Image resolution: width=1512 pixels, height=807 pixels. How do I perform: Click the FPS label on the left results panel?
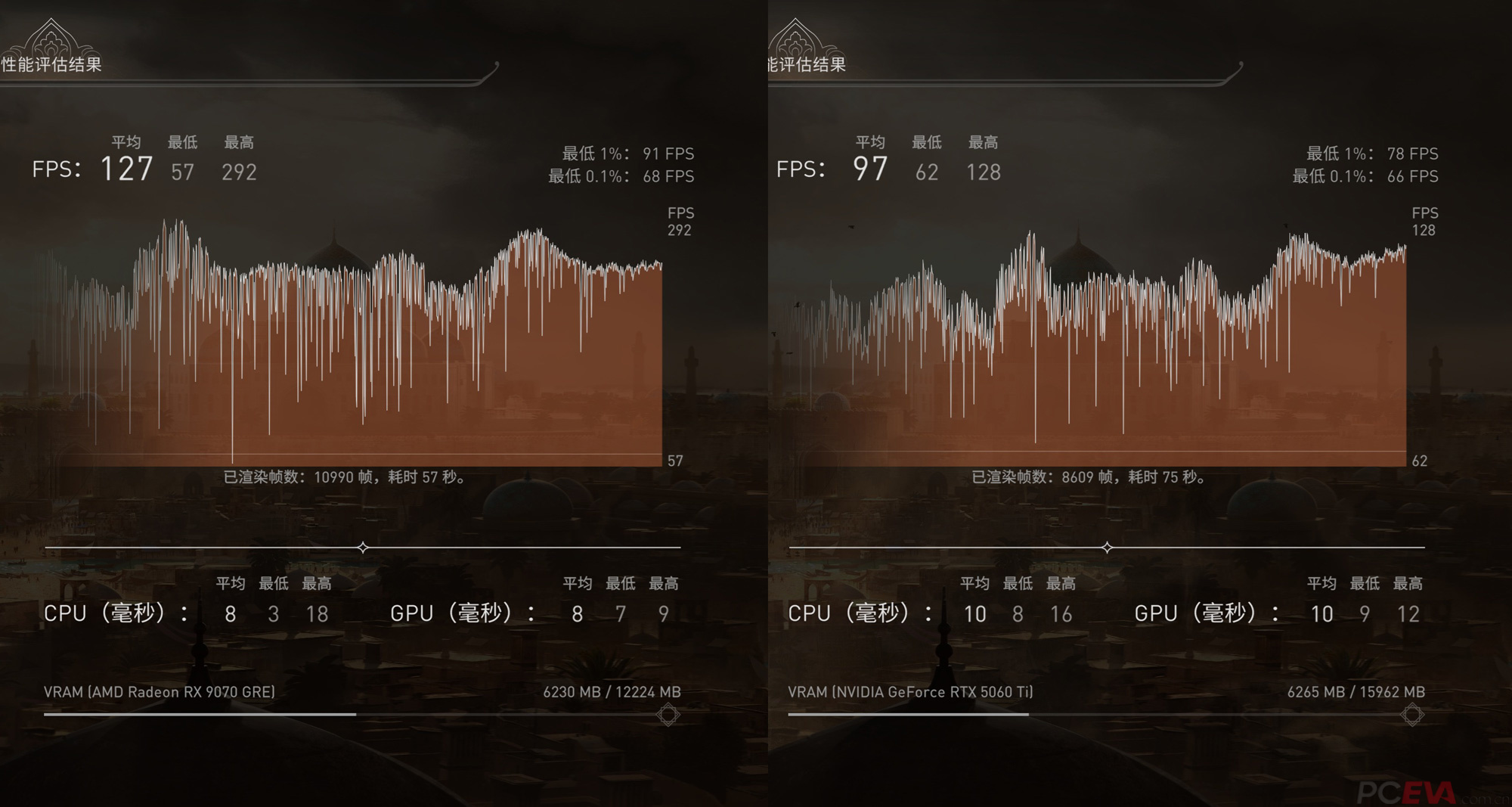[x=55, y=169]
